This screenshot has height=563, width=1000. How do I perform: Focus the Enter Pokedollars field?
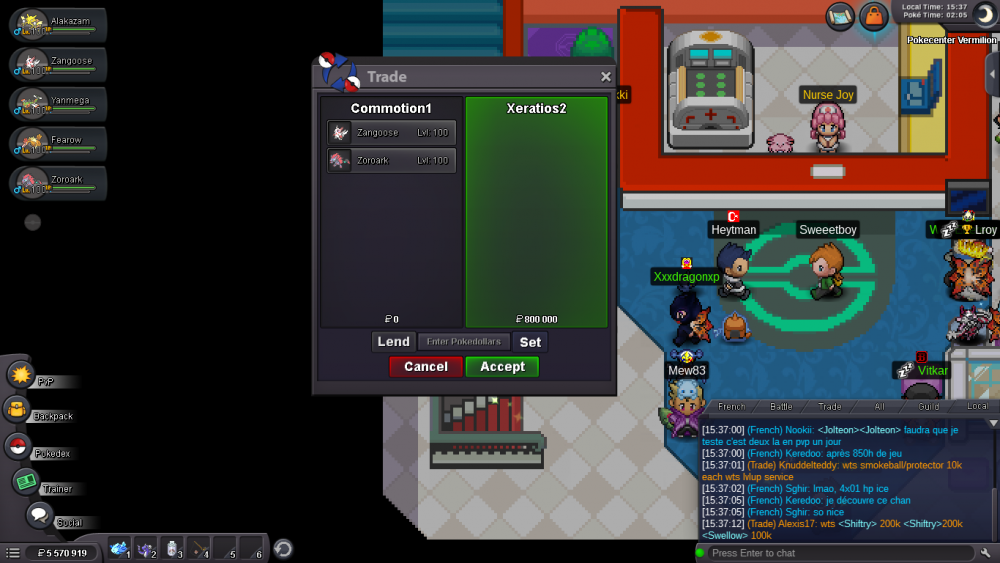pyautogui.click(x=463, y=342)
